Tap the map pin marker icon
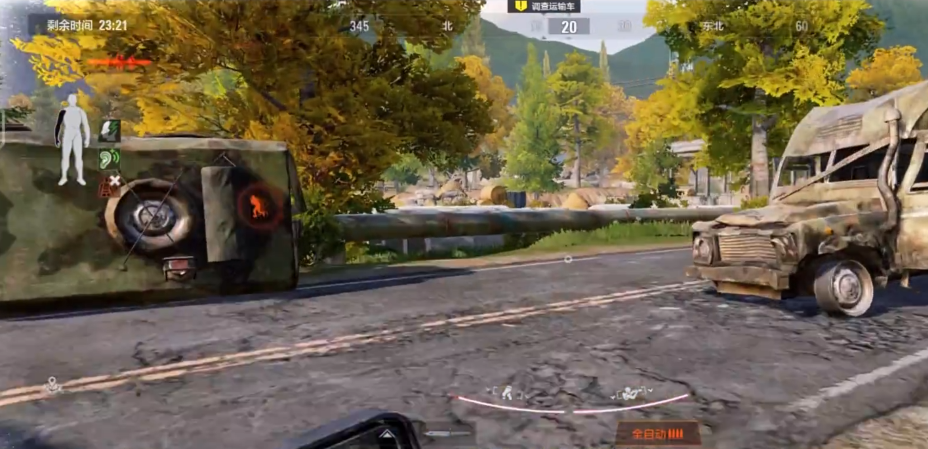This screenshot has width=928, height=449. click(x=51, y=383)
